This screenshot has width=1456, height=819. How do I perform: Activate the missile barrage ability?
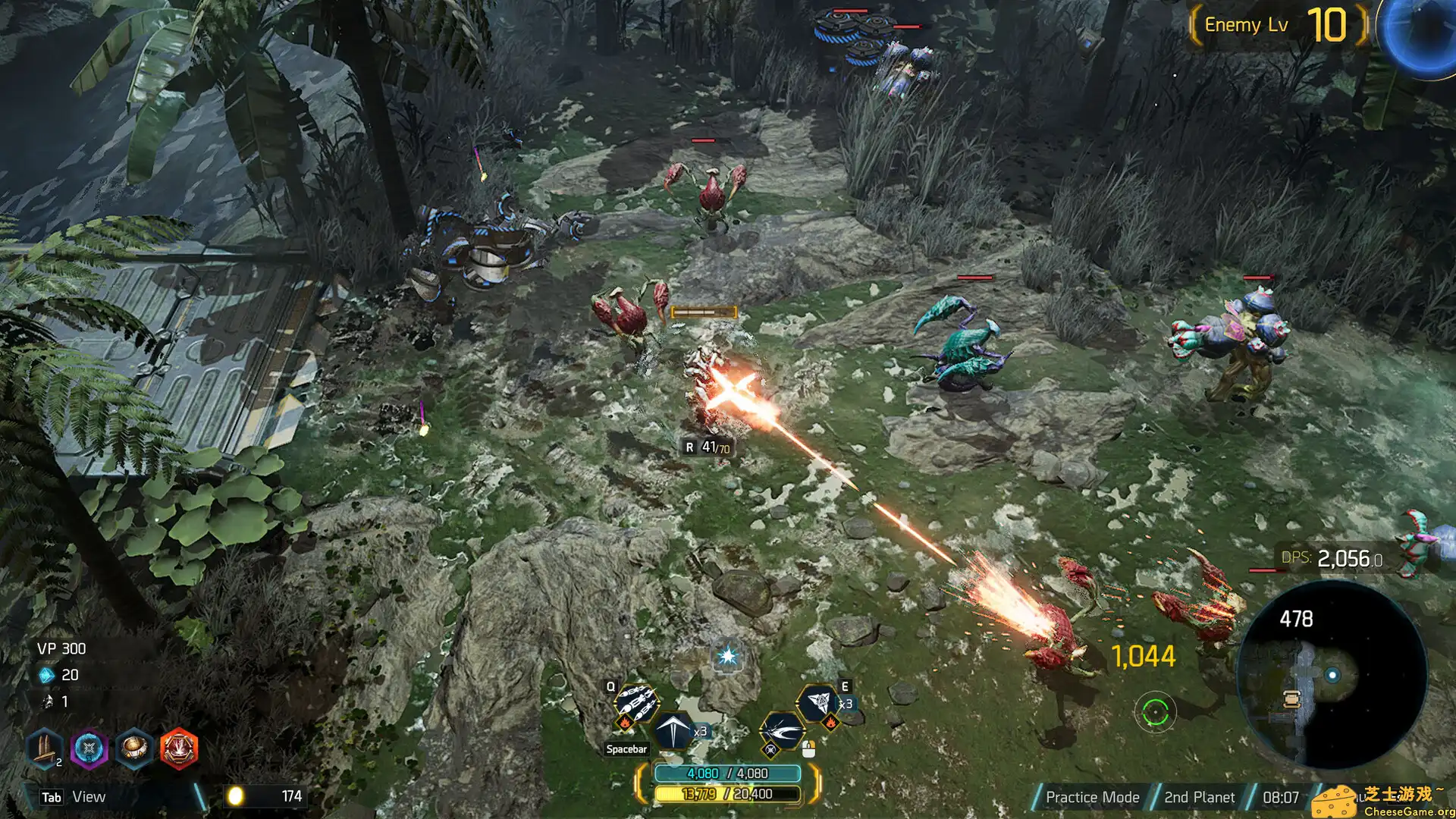coord(635,702)
